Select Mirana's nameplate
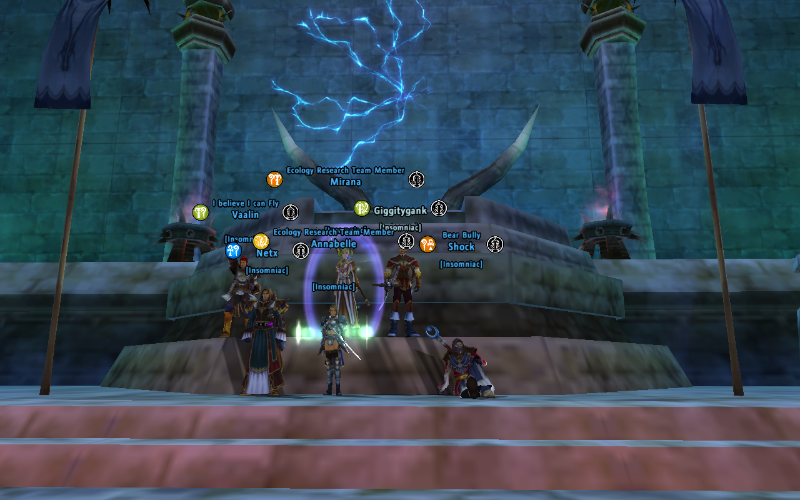Image resolution: width=800 pixels, height=500 pixels. (345, 182)
